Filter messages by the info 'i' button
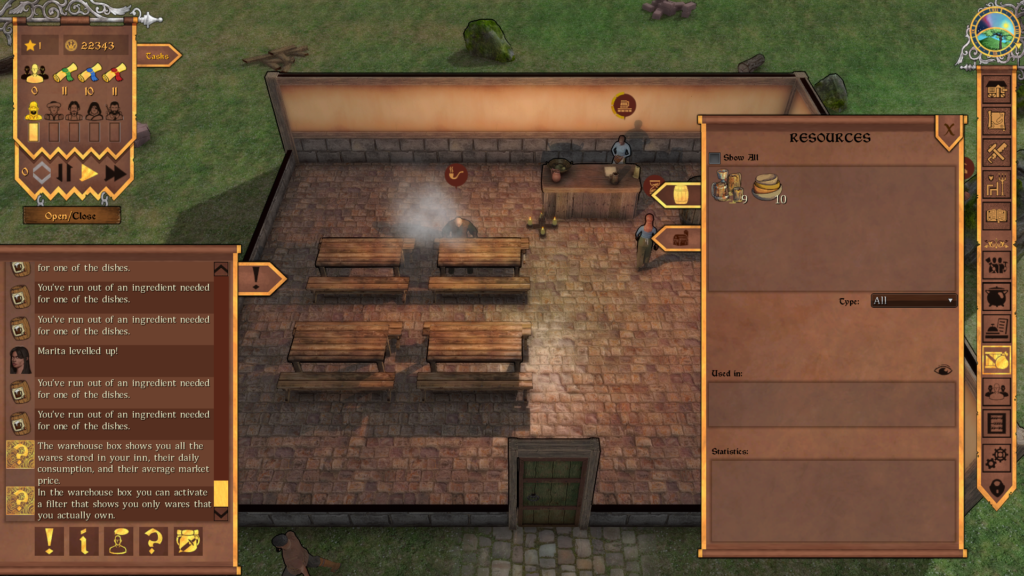 pos(84,541)
